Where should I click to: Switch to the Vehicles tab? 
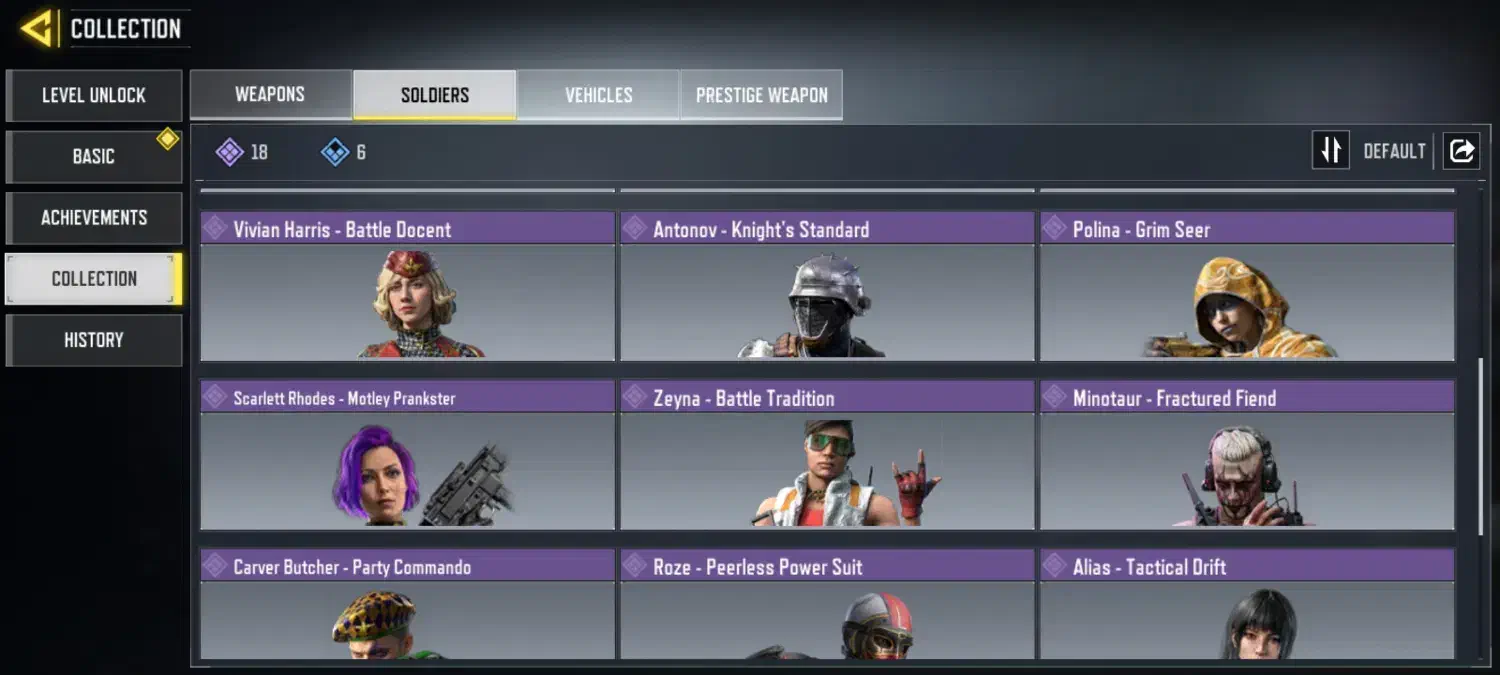[x=598, y=95]
